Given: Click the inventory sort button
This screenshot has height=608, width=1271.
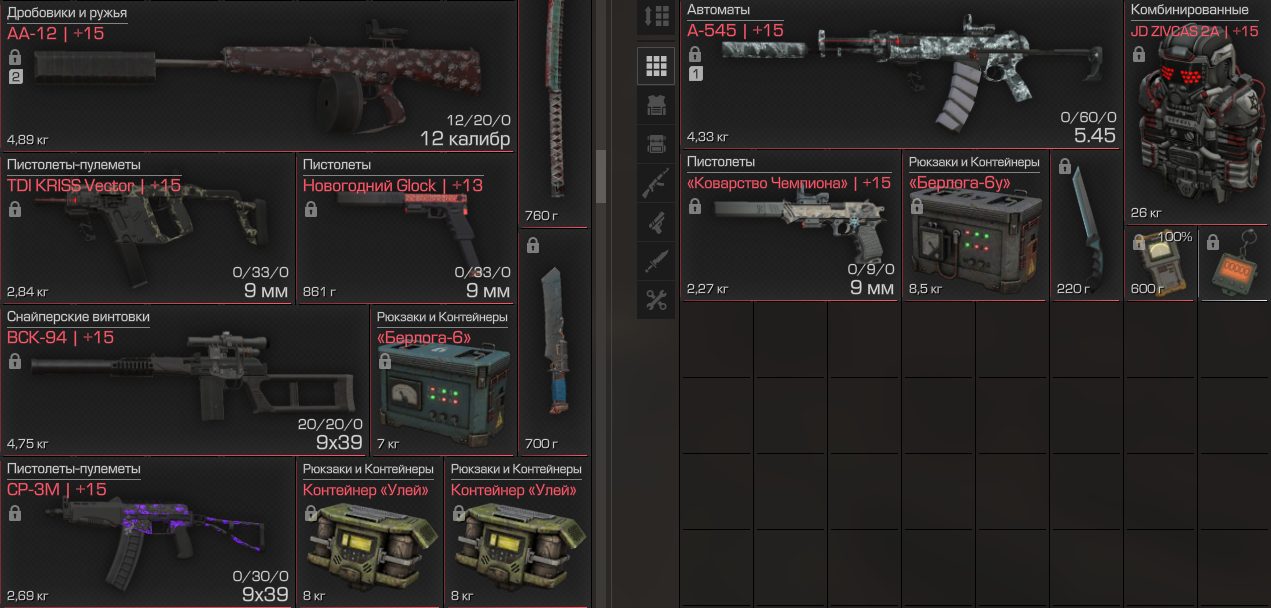Looking at the screenshot, I should pyautogui.click(x=656, y=17).
